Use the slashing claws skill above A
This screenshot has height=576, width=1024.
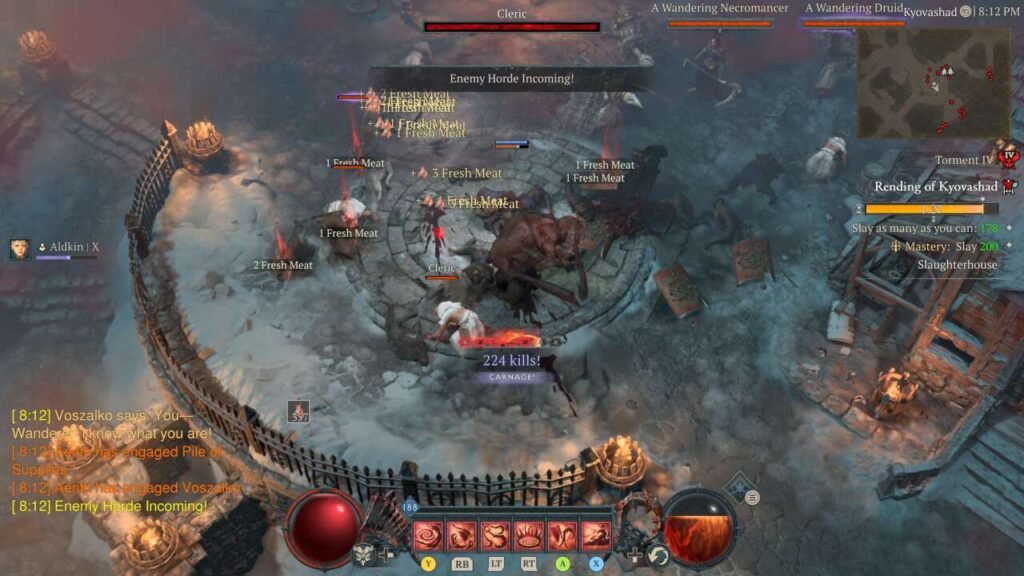[x=563, y=536]
